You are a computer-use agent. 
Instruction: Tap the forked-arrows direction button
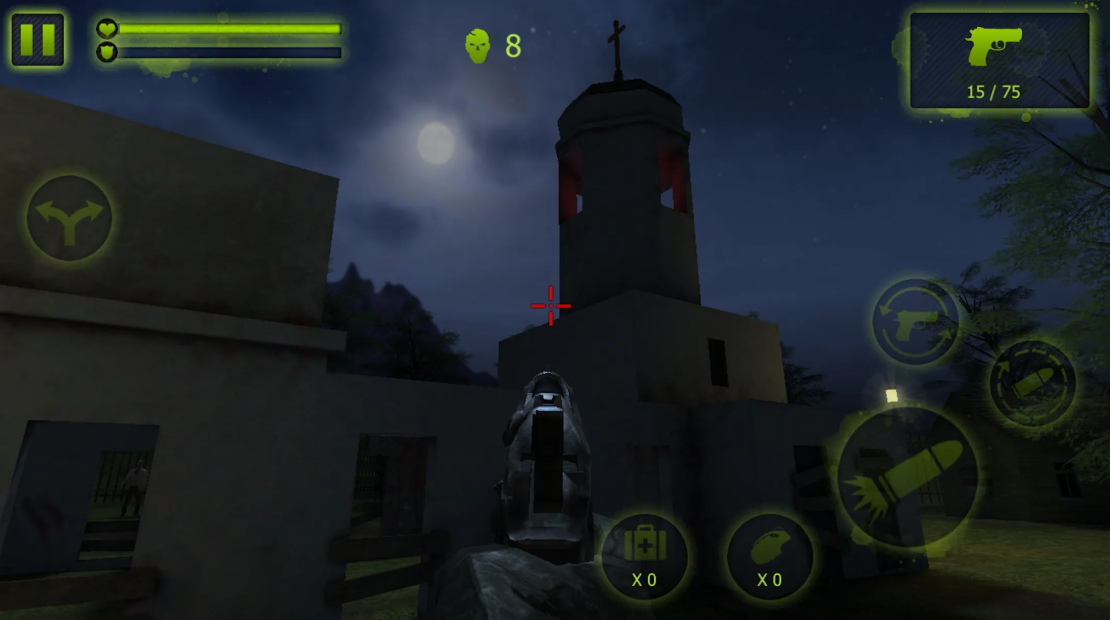(x=69, y=218)
